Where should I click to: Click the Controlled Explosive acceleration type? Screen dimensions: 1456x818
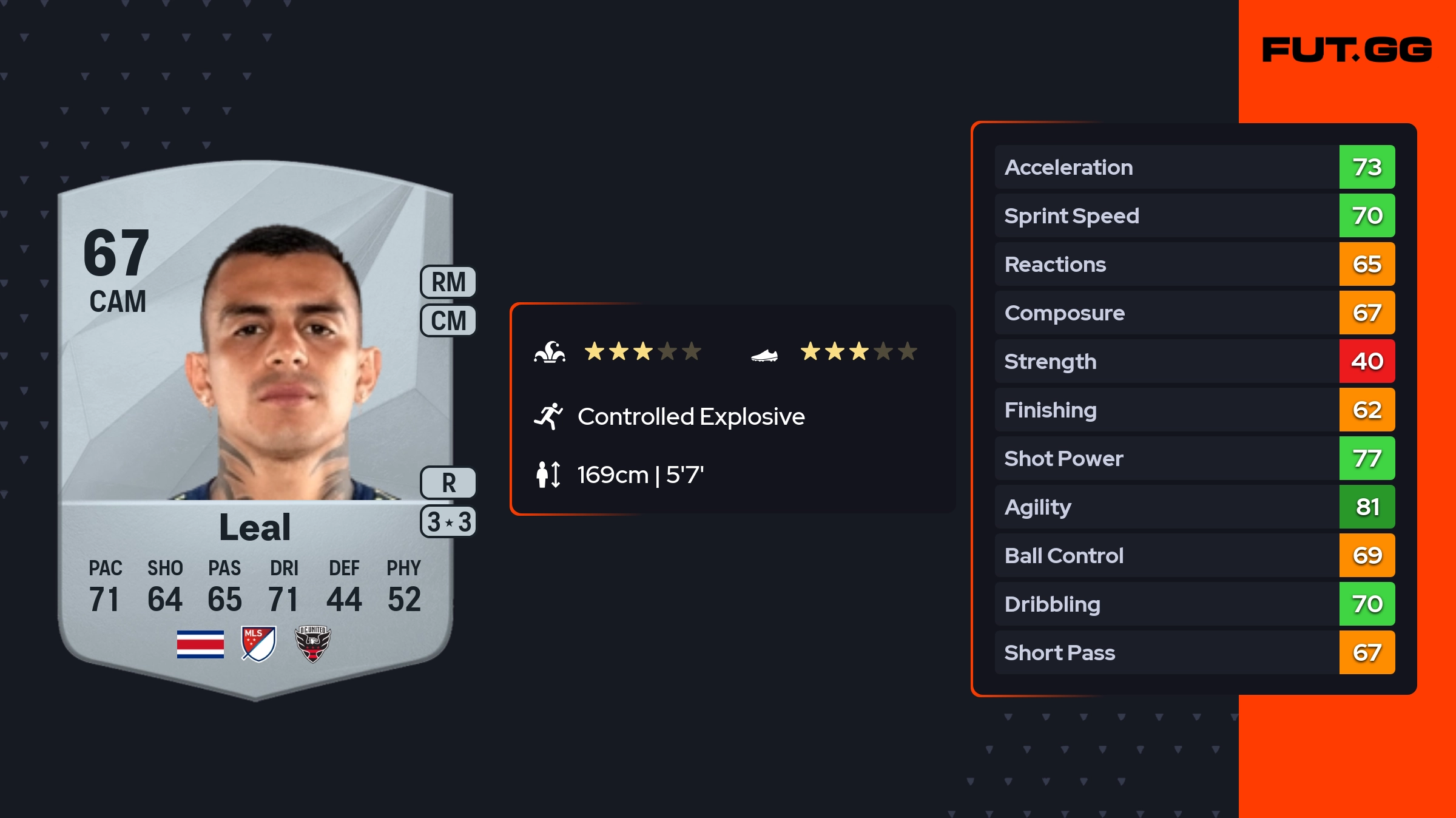pos(690,417)
